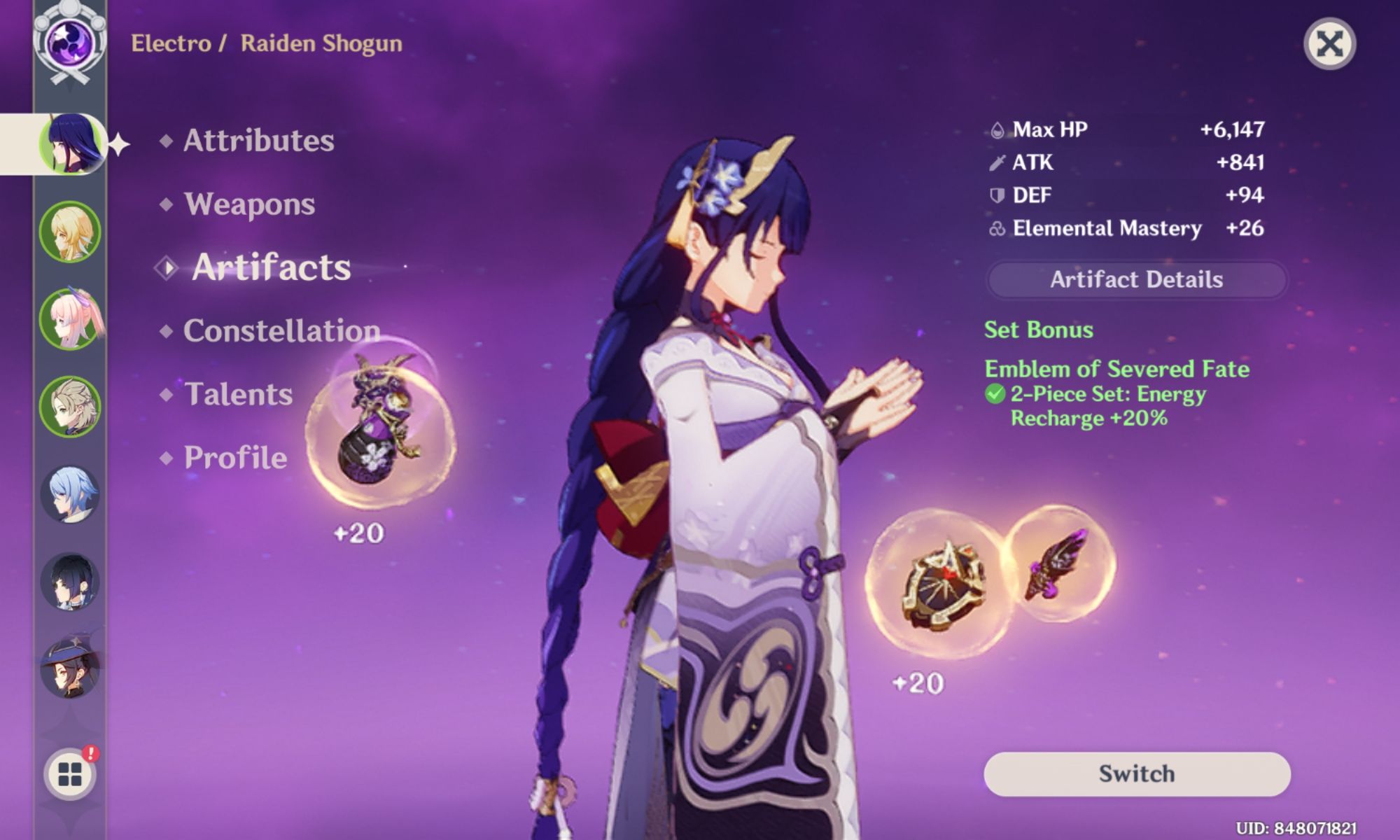1400x840 pixels.
Task: Open the Talents section
Action: coord(238,394)
